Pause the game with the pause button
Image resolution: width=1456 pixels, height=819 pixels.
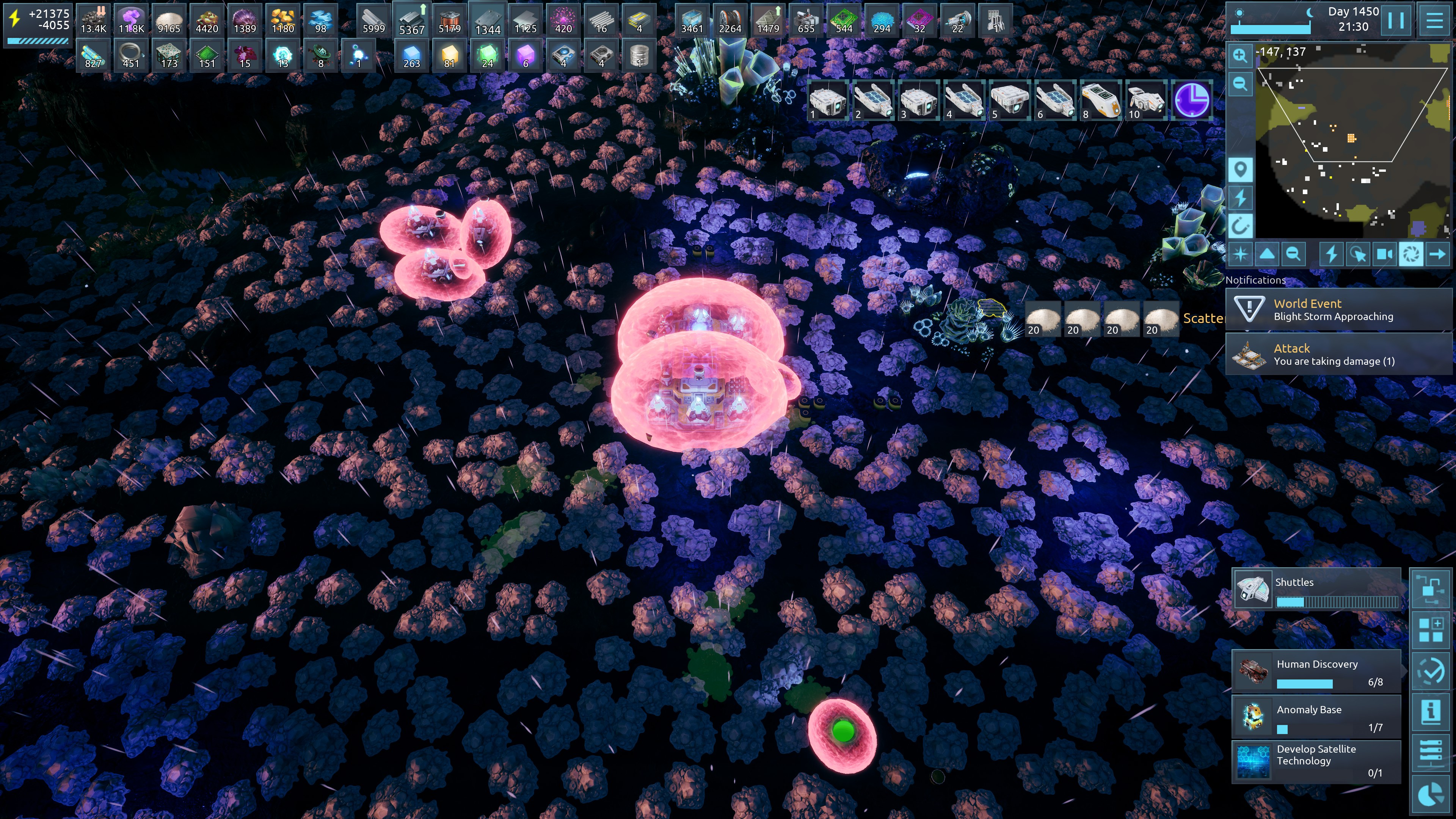point(1395,20)
